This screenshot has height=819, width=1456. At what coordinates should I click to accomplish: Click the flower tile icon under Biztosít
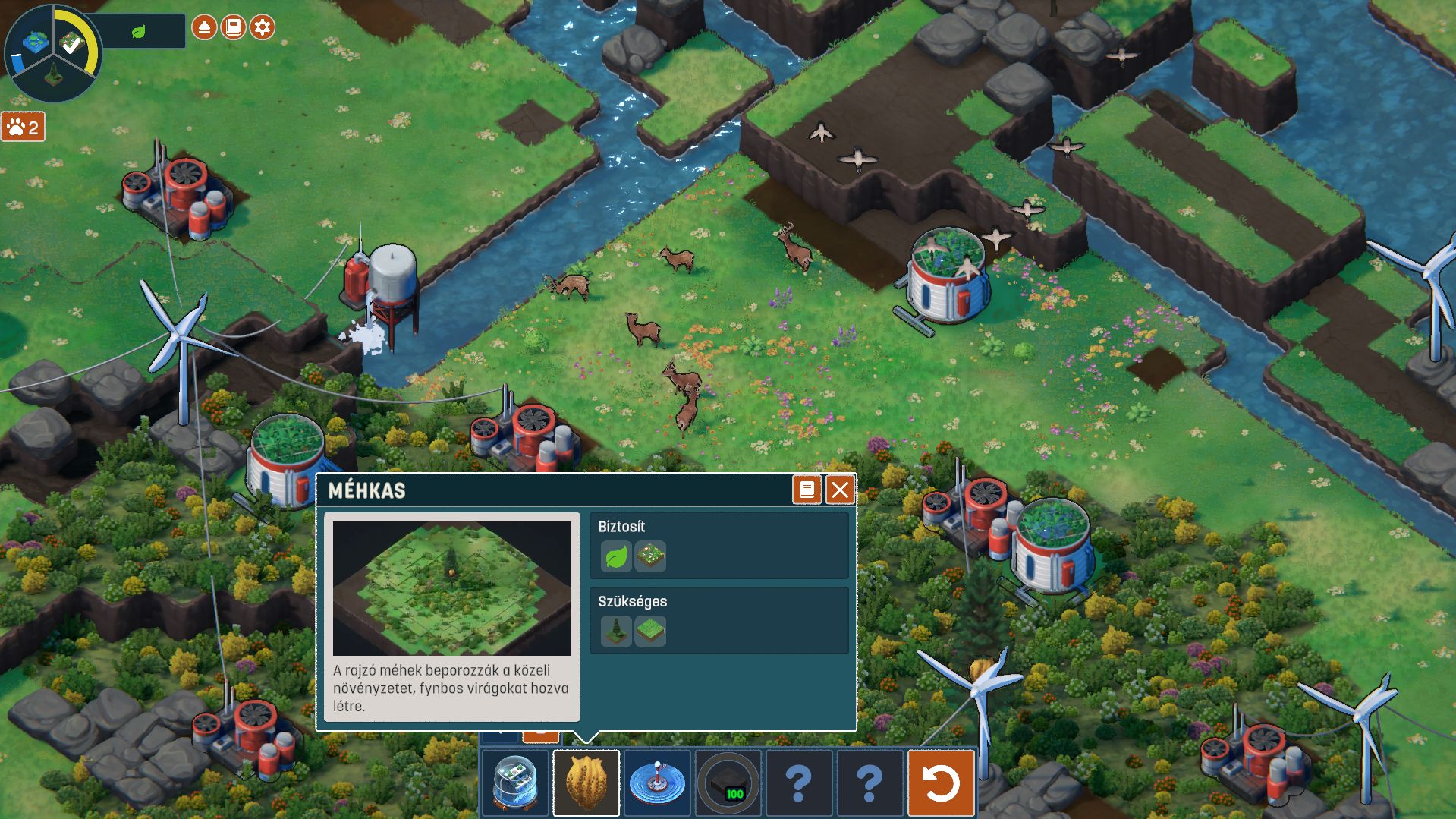(x=650, y=556)
